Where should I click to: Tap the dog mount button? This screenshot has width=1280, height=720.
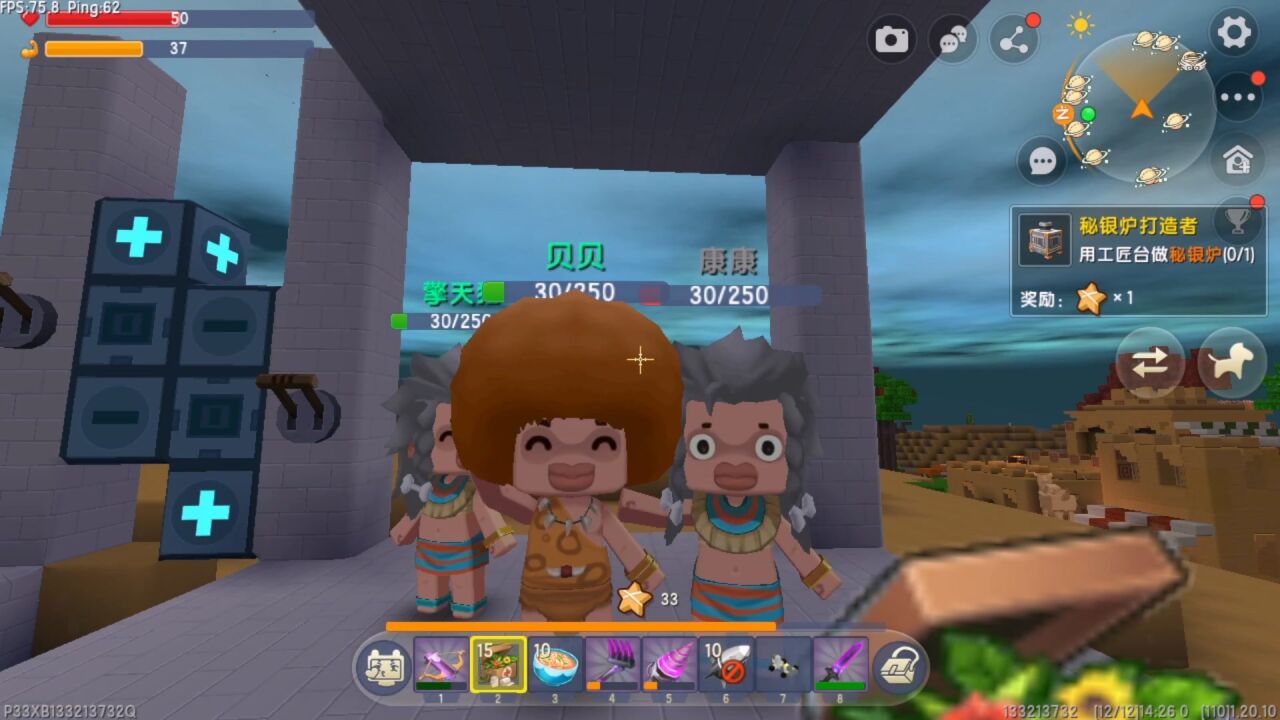[x=1232, y=363]
